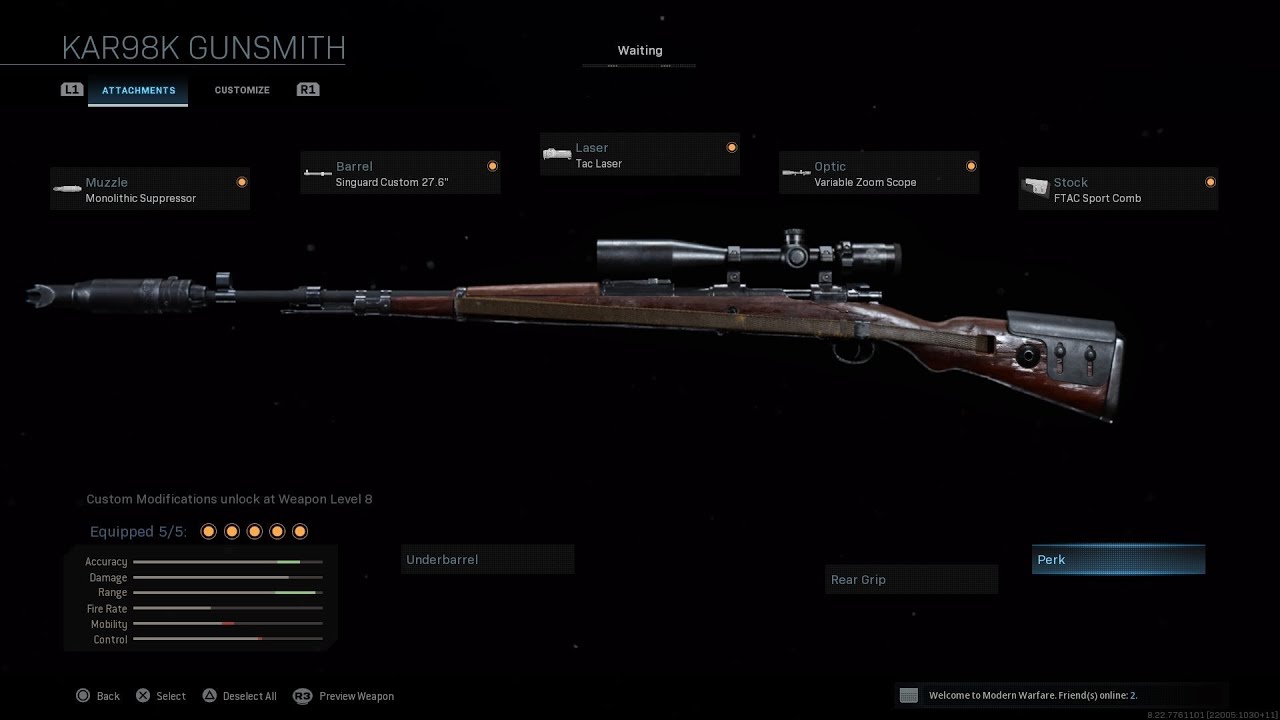Viewport: 1280px width, 720px height.
Task: Open the Laser slot with Tac Laser
Action: (640, 155)
